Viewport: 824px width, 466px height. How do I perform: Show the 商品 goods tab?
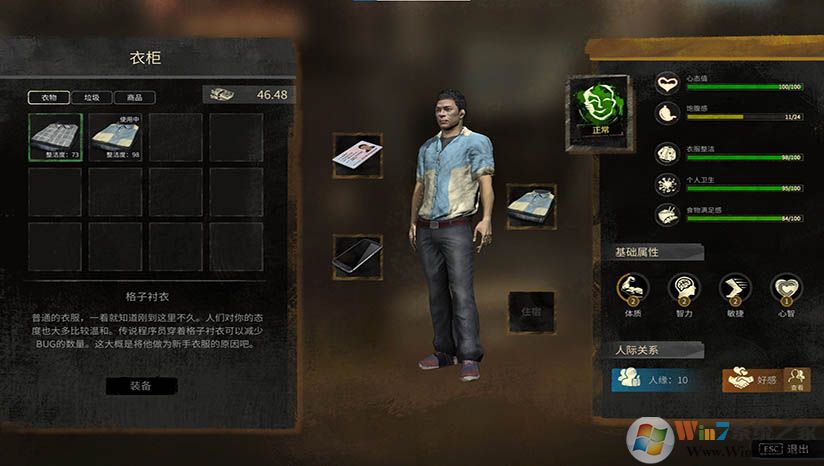coord(134,98)
